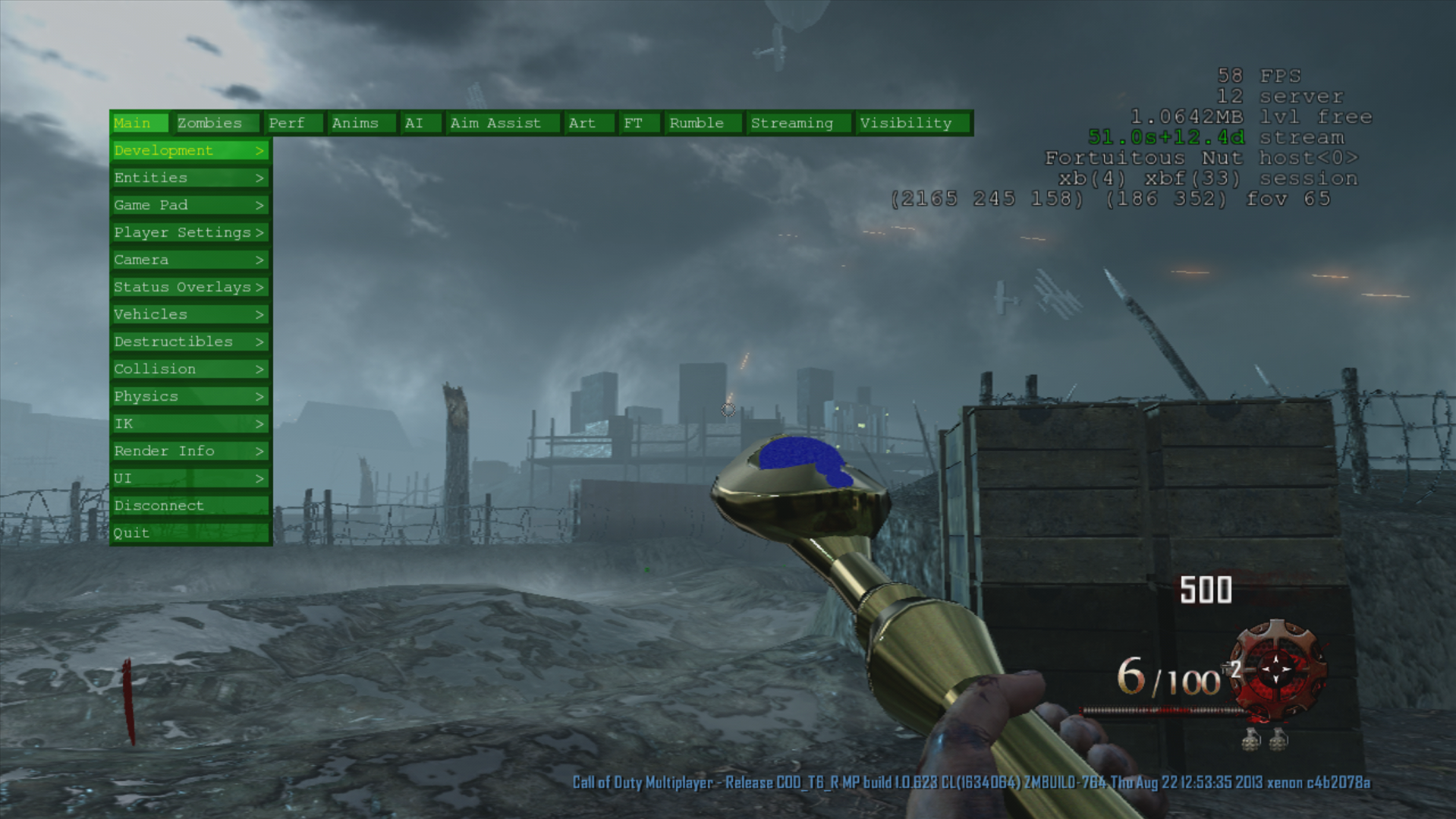Select Quit from the menu
The height and width of the screenshot is (819, 1456).
tap(190, 533)
